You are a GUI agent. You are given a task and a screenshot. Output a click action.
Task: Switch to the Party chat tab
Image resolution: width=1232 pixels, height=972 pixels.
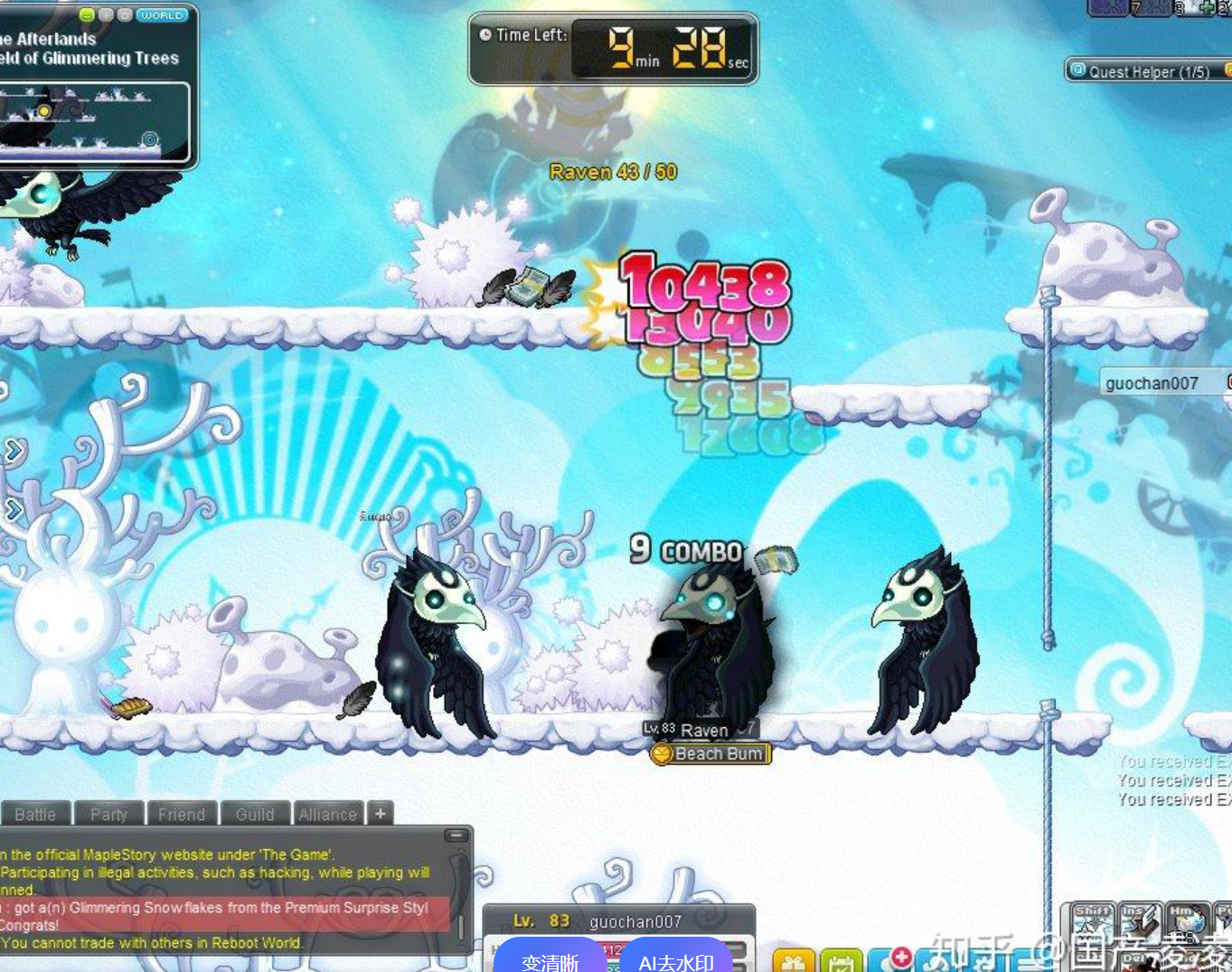[108, 814]
